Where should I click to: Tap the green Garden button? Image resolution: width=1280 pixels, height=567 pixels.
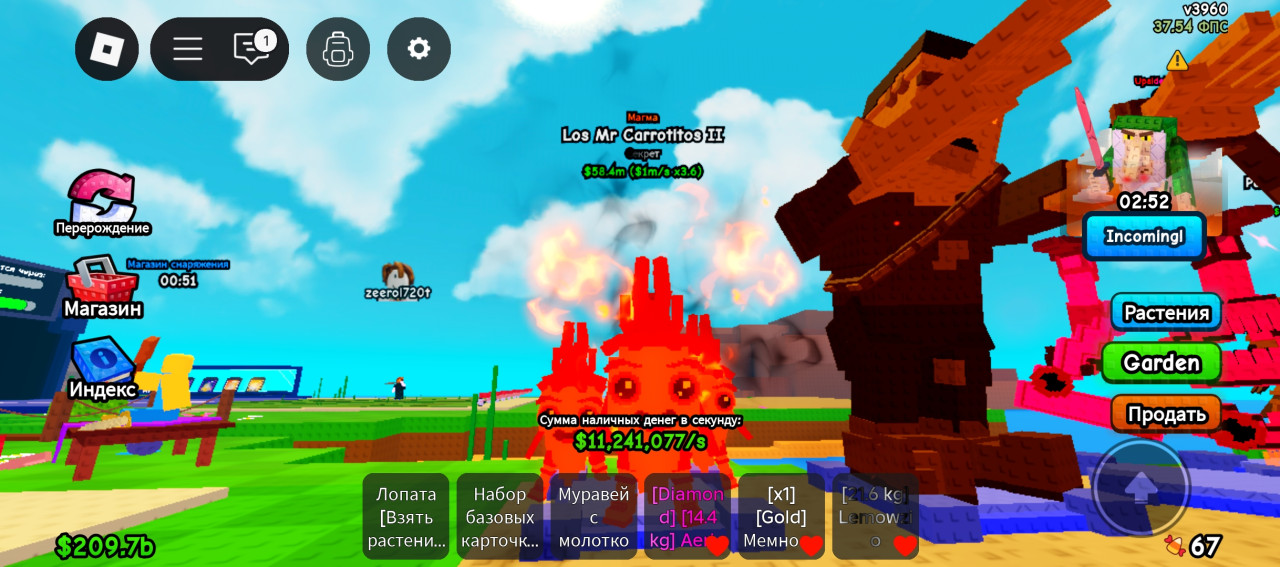1161,362
